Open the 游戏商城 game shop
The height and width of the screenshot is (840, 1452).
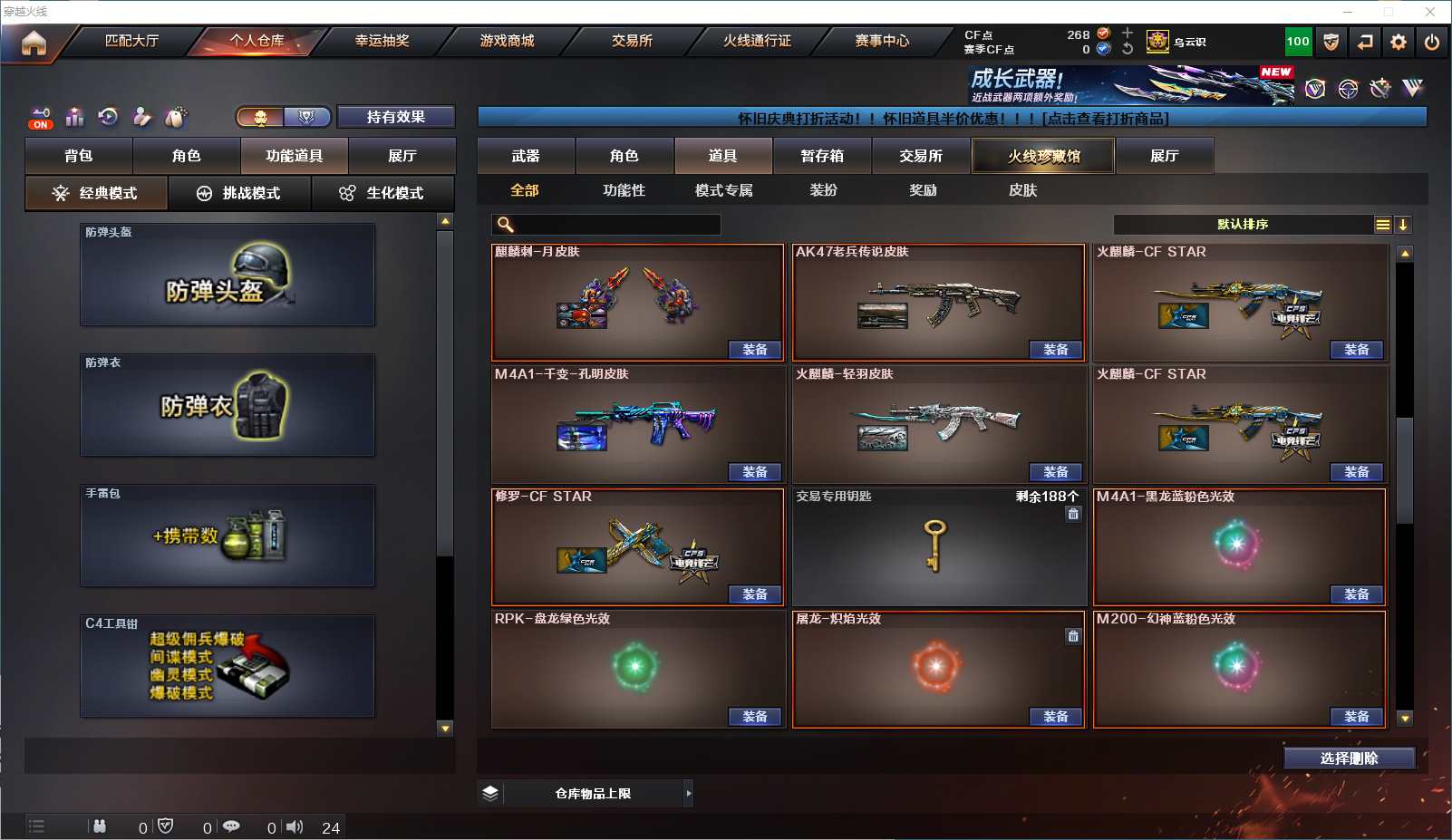[508, 41]
